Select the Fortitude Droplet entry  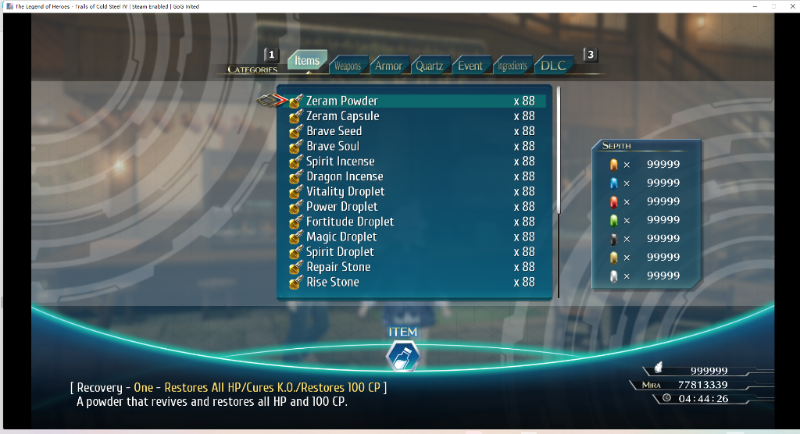(x=350, y=221)
